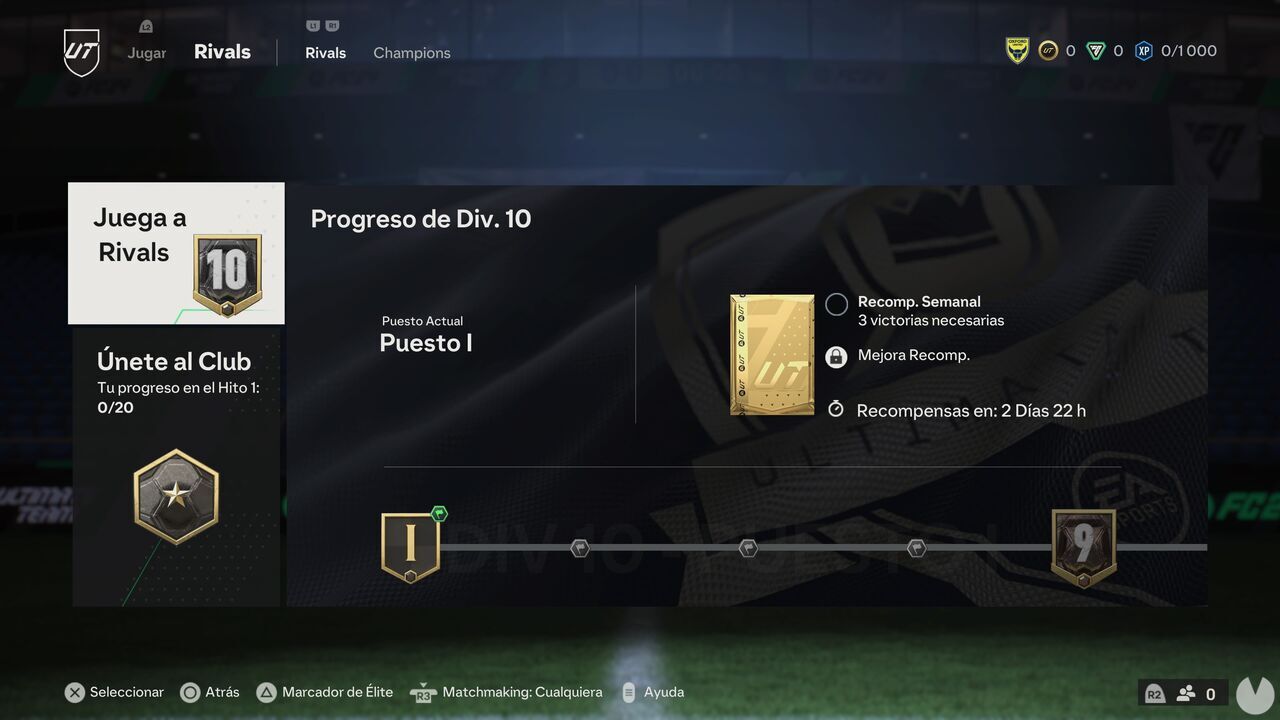Click the green FC Points icon
The width and height of the screenshot is (1280, 720).
[1107, 49]
